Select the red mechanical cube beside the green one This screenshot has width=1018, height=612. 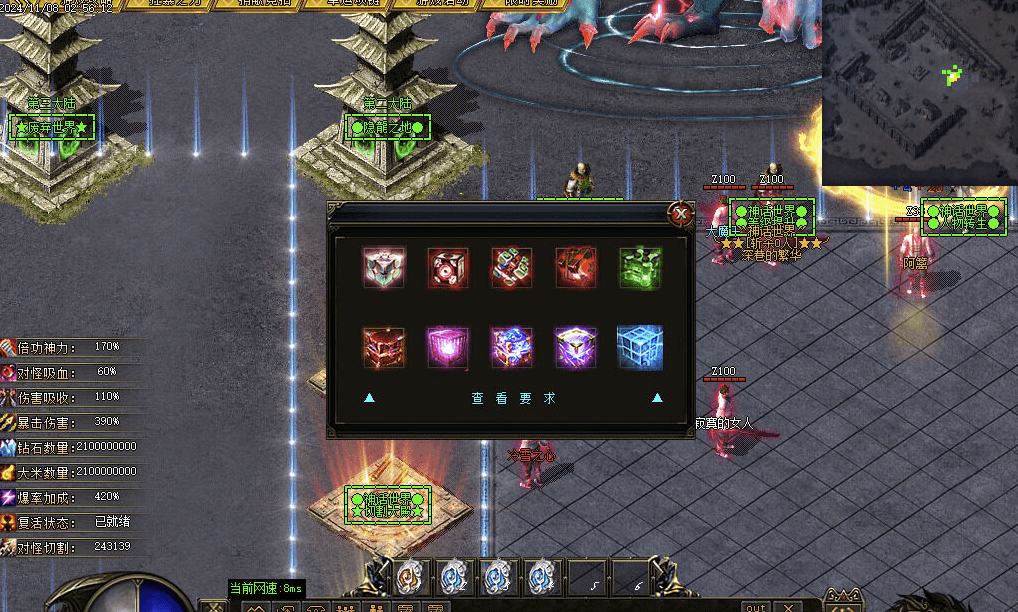[x=576, y=268]
